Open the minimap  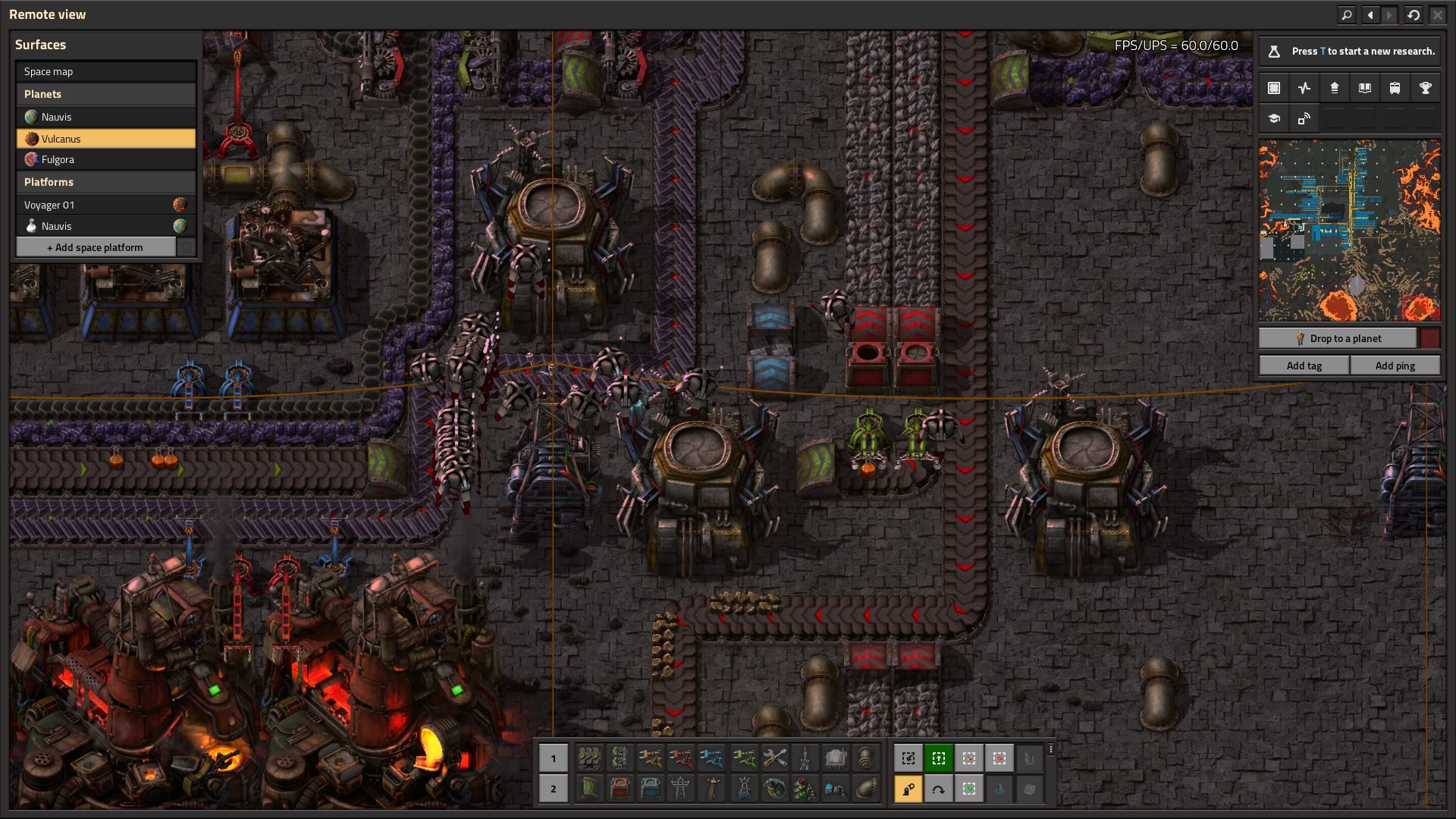1349,231
